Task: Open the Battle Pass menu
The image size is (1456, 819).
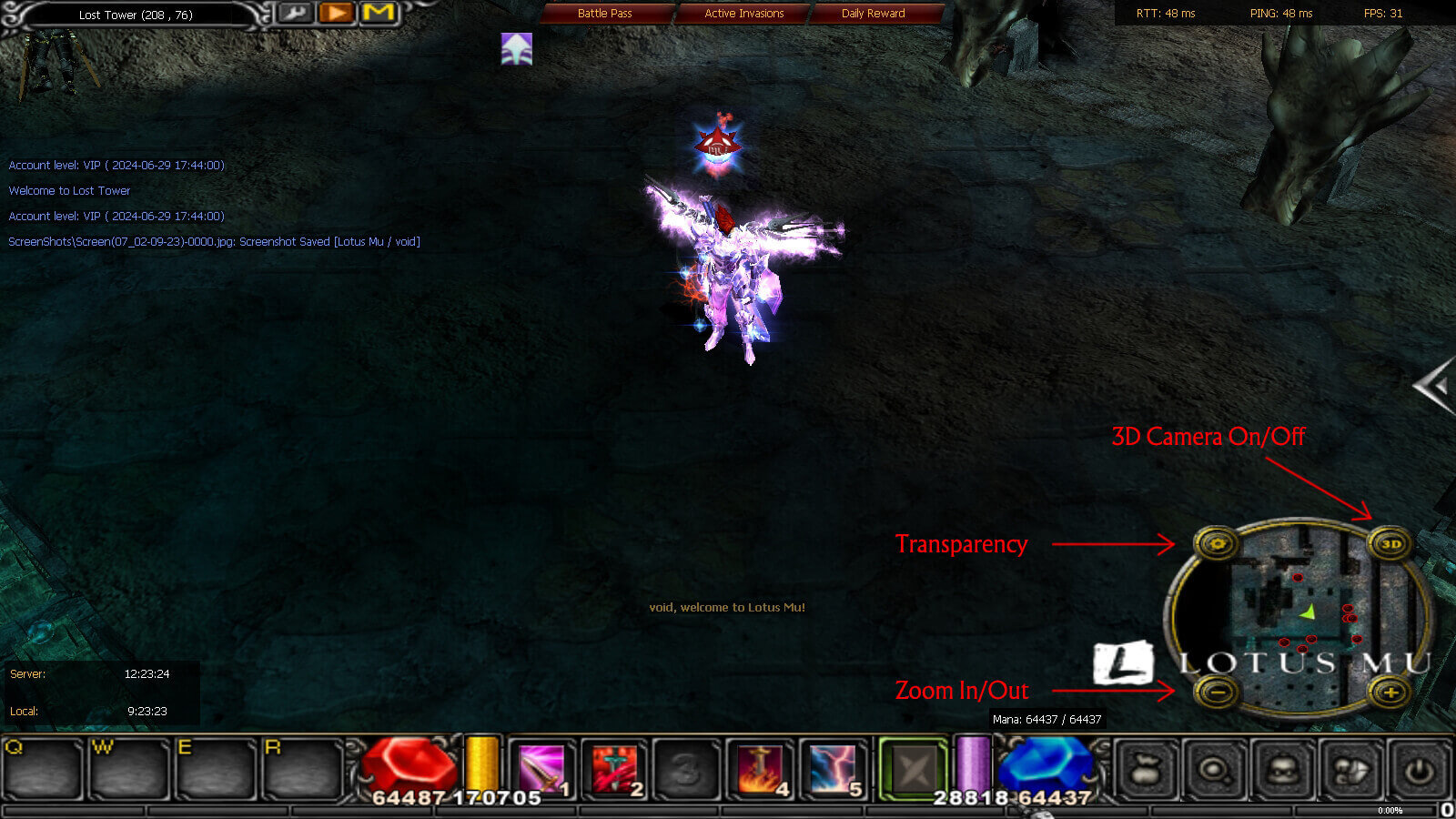Action: pos(605,13)
